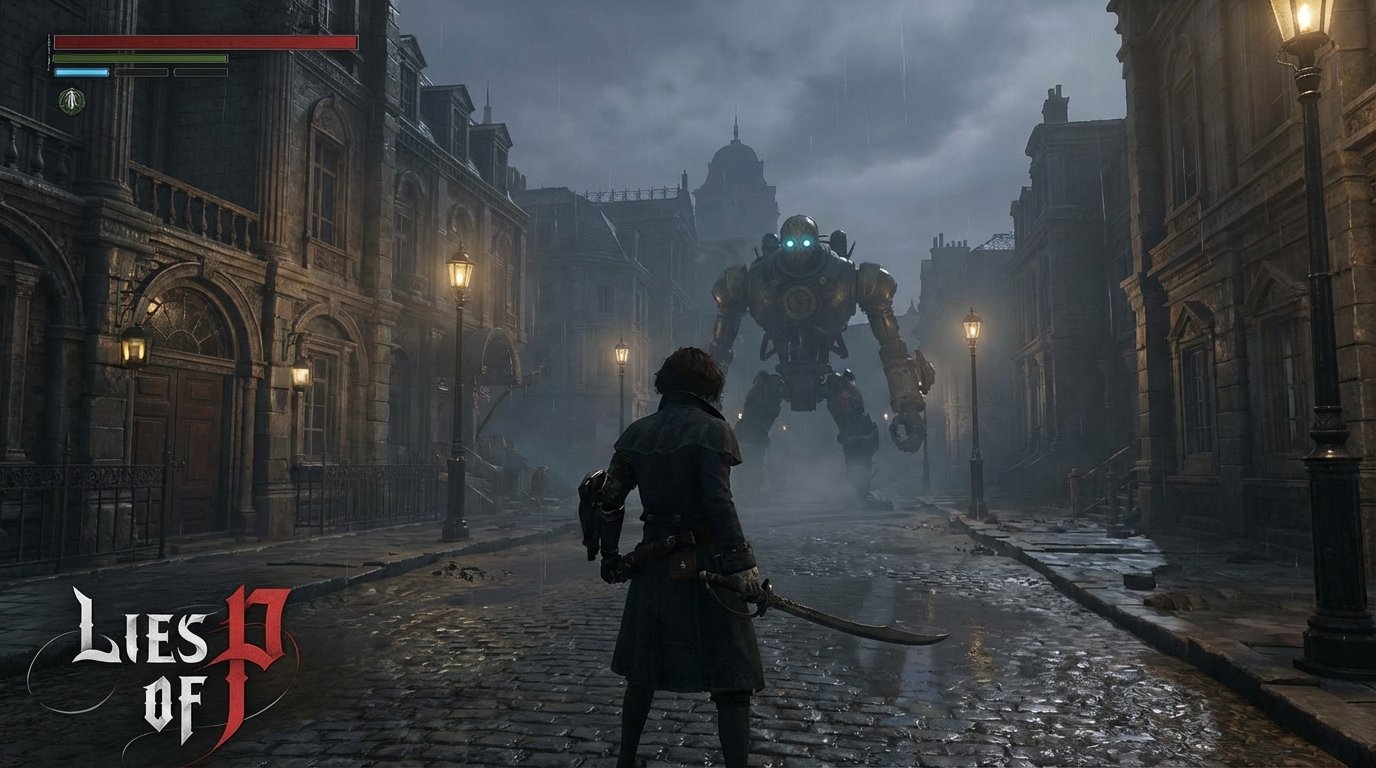Click the distant domed building
This screenshot has width=1376, height=768.
(x=735, y=160)
